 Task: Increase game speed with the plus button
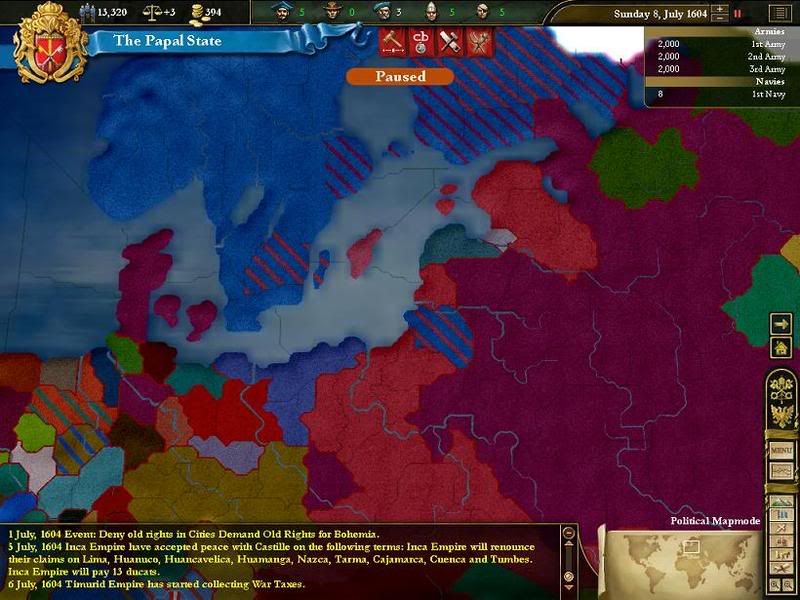[x=718, y=9]
